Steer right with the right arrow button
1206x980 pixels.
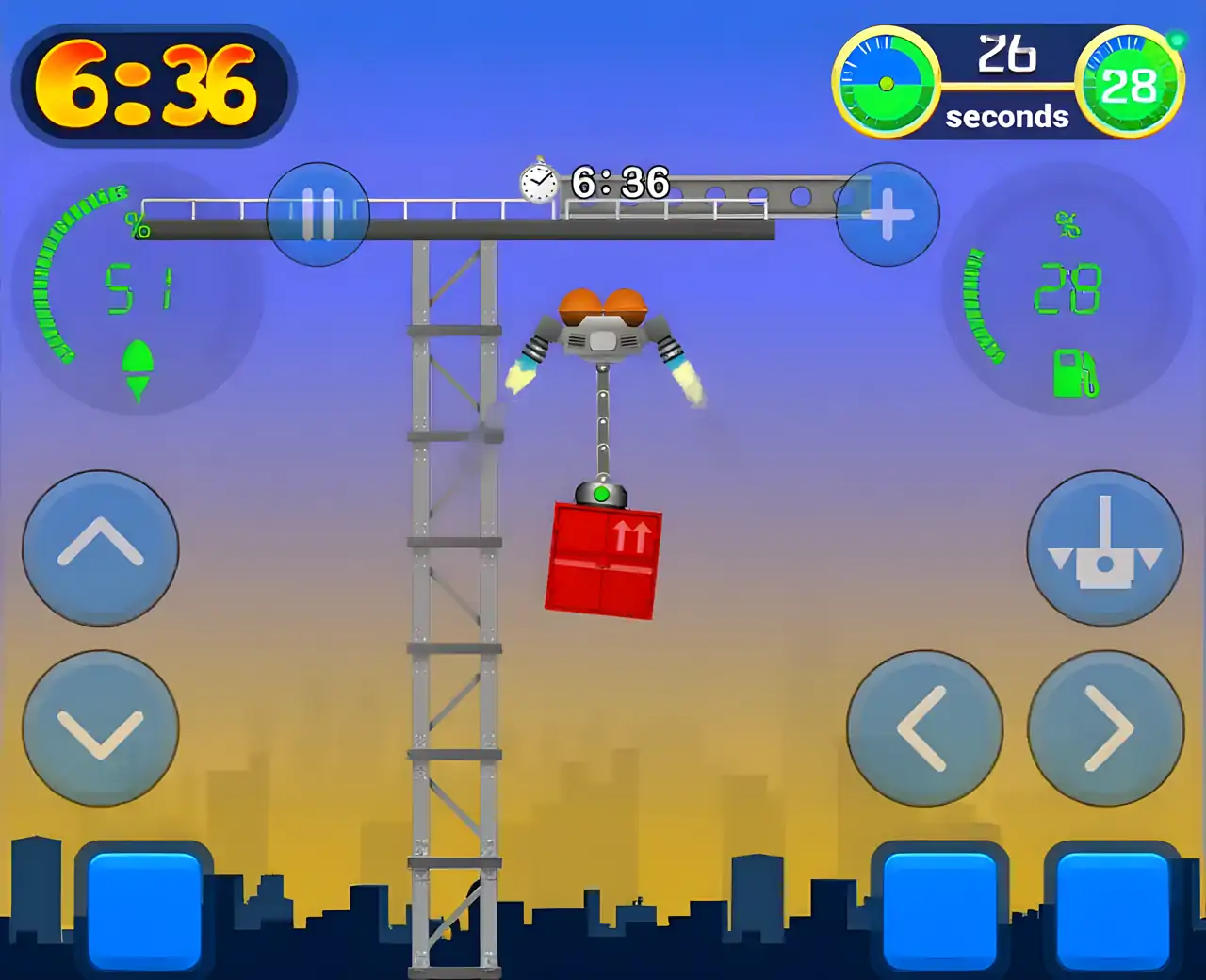point(1105,728)
